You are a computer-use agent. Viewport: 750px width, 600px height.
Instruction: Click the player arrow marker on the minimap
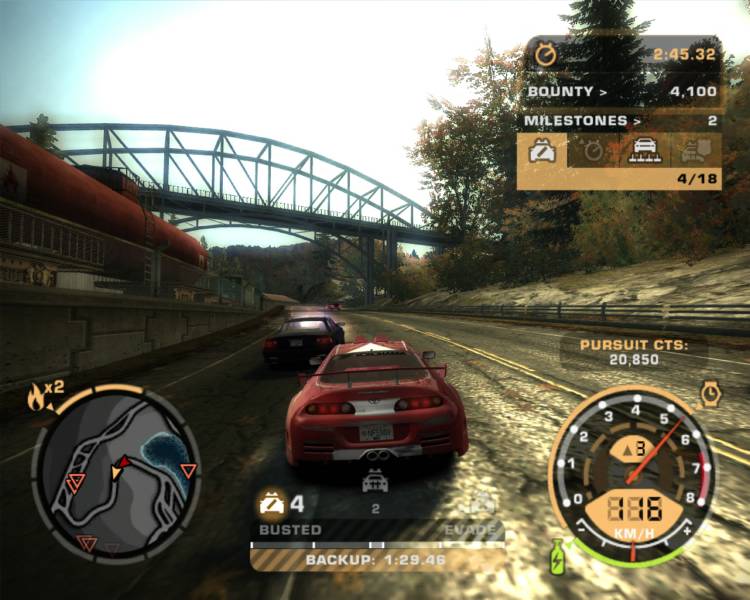pyautogui.click(x=119, y=466)
